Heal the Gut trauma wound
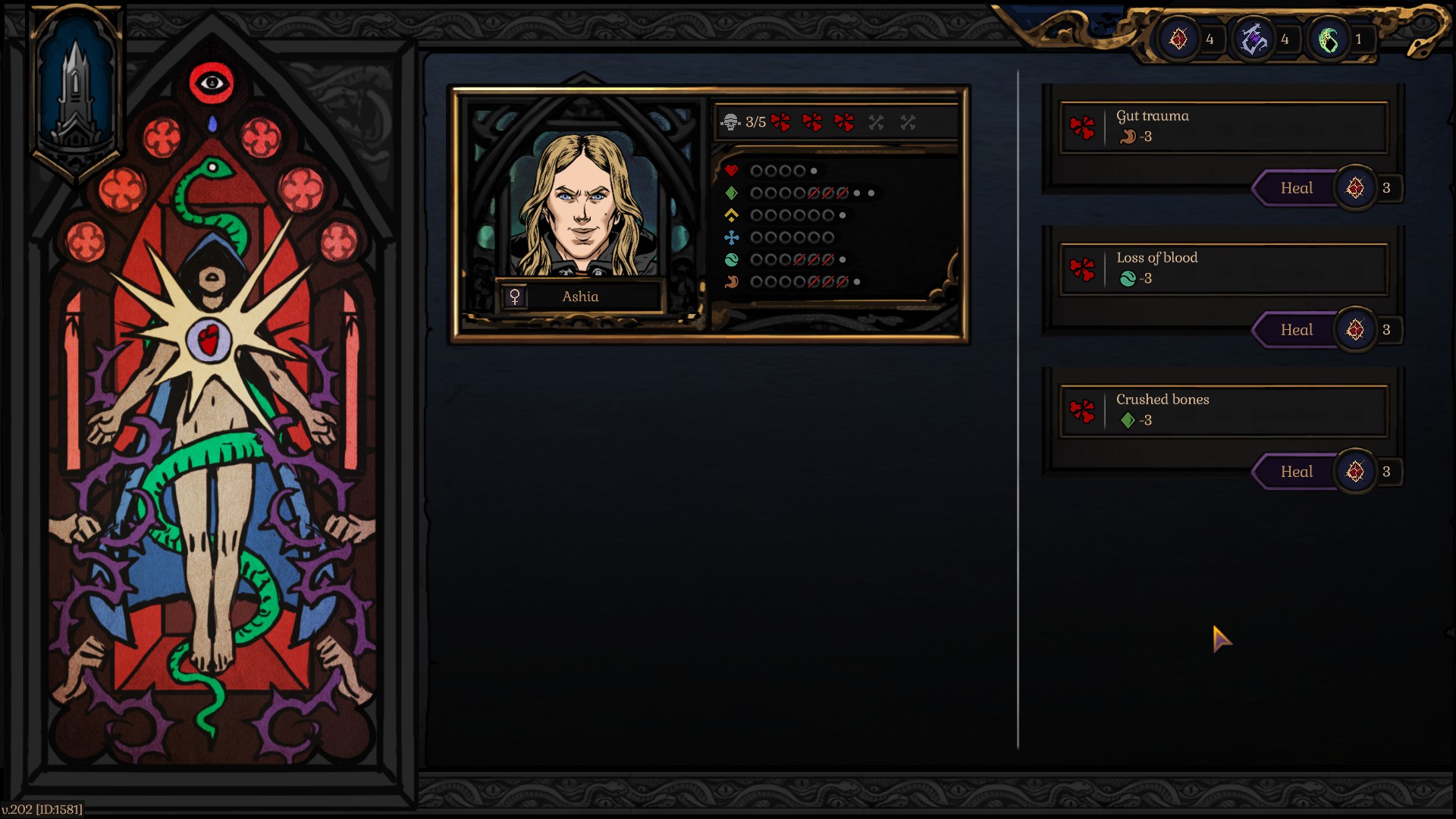This screenshot has width=1456, height=819. point(1296,188)
